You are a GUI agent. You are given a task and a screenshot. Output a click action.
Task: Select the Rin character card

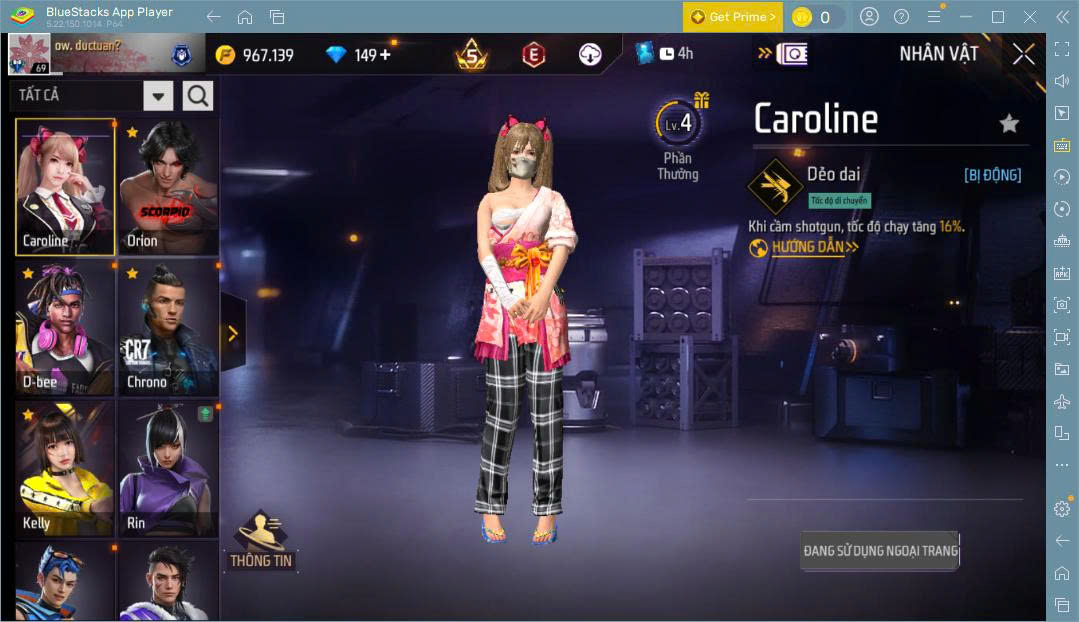click(168, 468)
